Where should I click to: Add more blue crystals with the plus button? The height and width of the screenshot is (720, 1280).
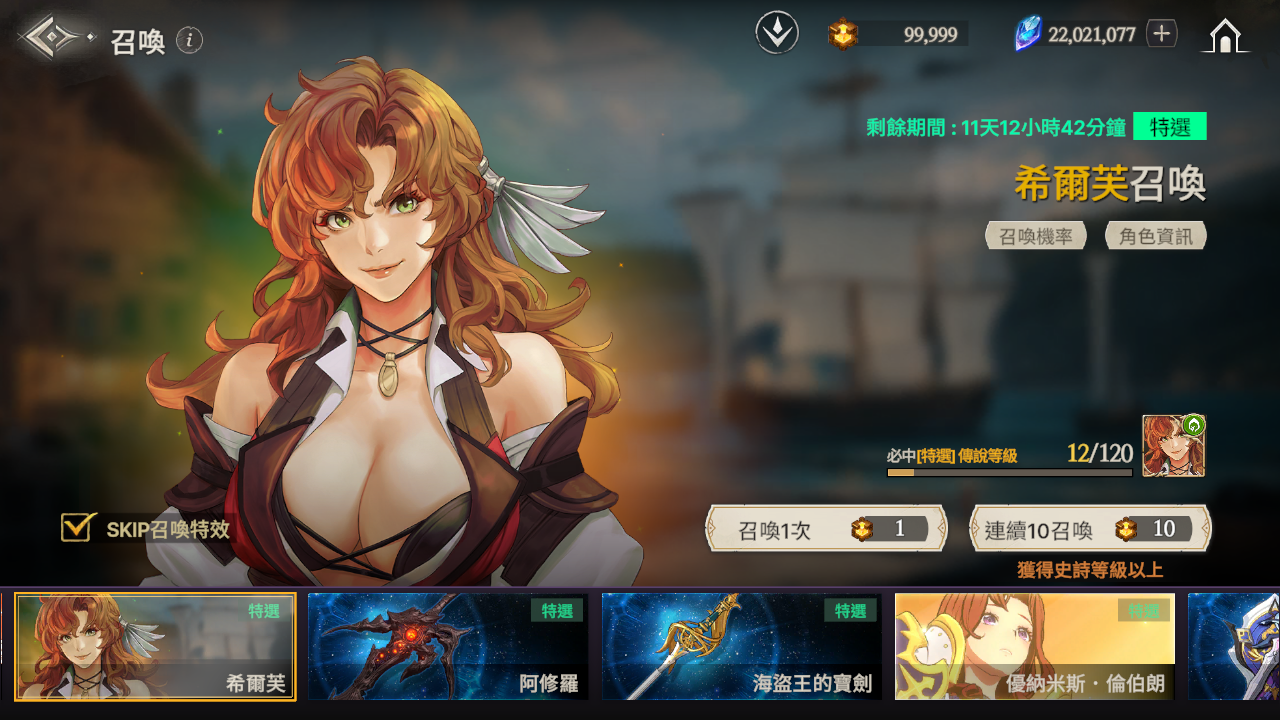[x=1161, y=34]
